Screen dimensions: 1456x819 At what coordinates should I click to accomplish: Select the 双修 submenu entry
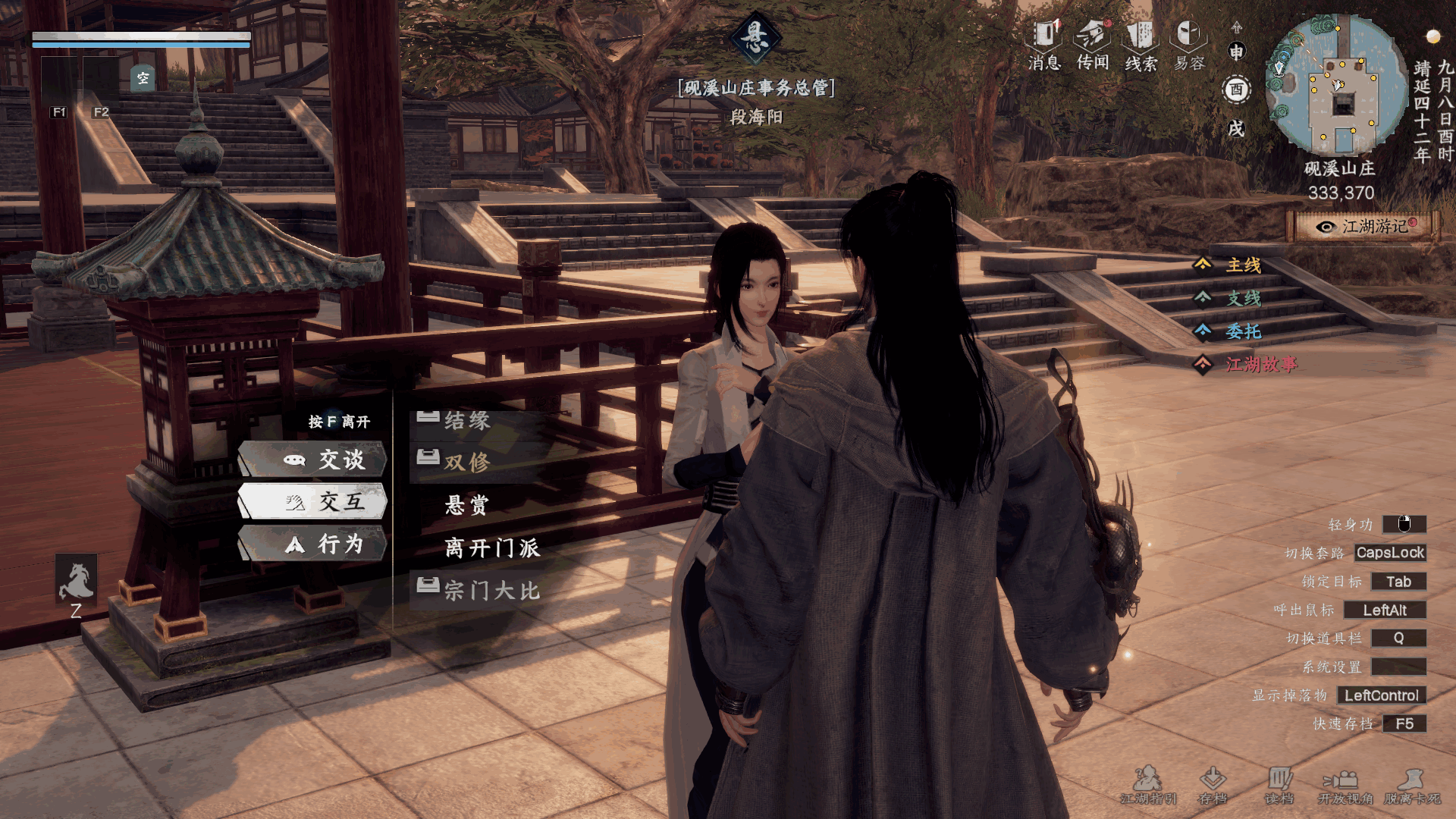click(x=467, y=462)
